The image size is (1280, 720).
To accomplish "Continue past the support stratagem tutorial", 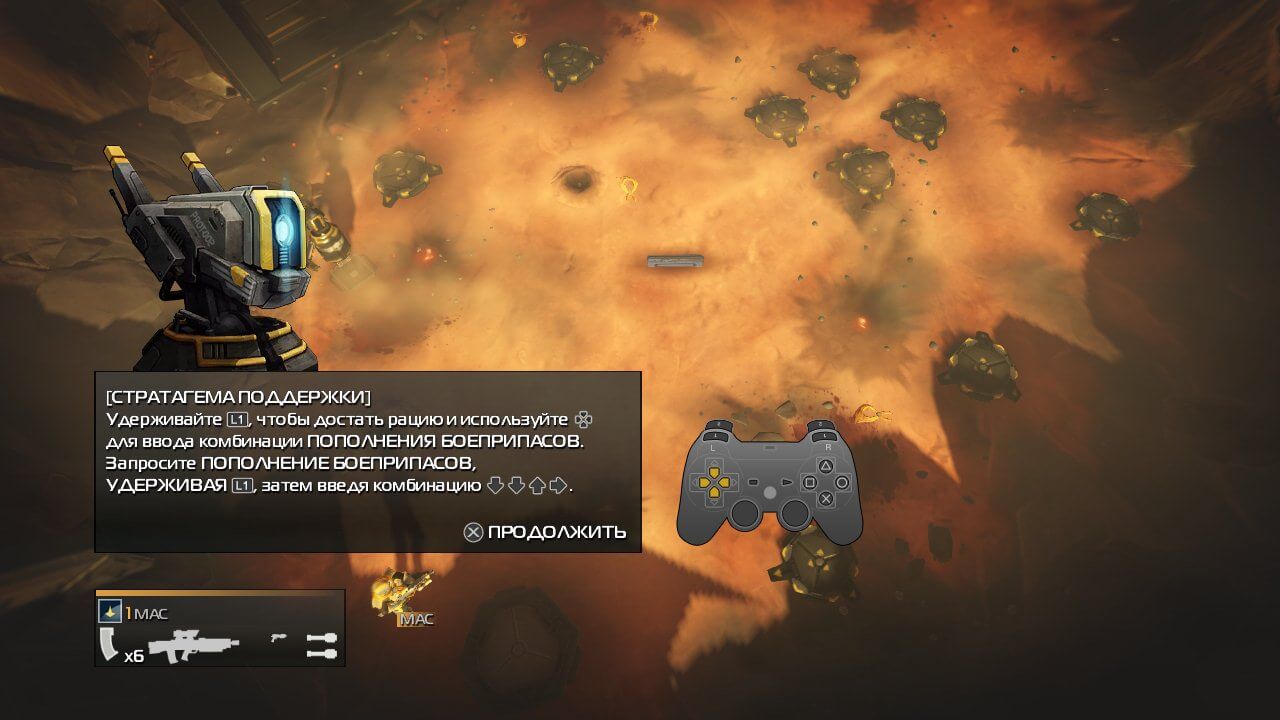I will pos(545,532).
